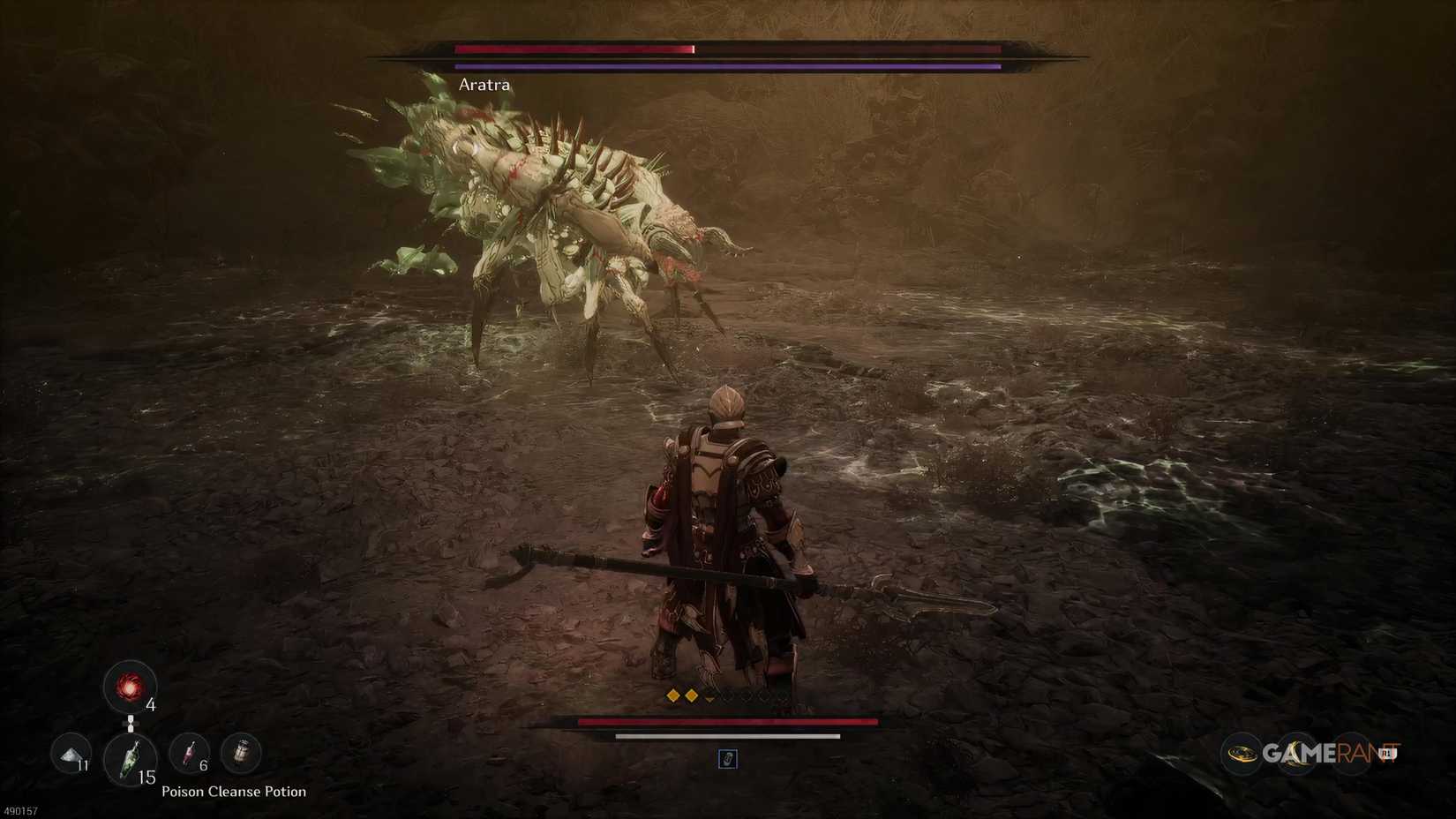The width and height of the screenshot is (1456, 819).
Task: Select the Aratra boss nameplate
Action: [483, 85]
